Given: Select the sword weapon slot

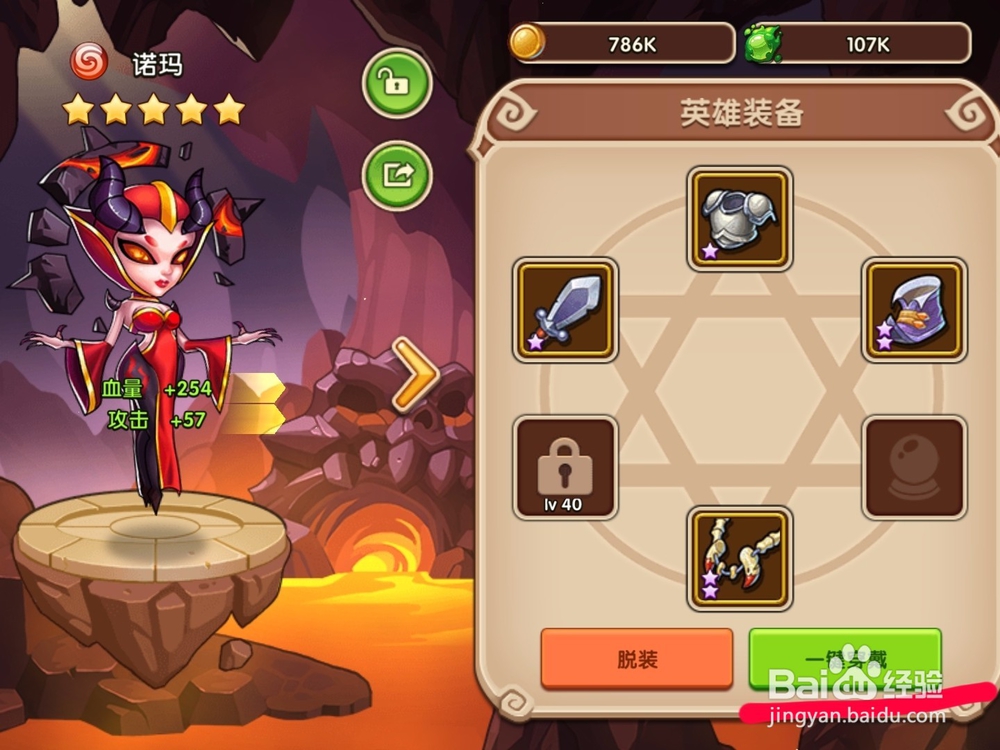Looking at the screenshot, I should [x=565, y=310].
